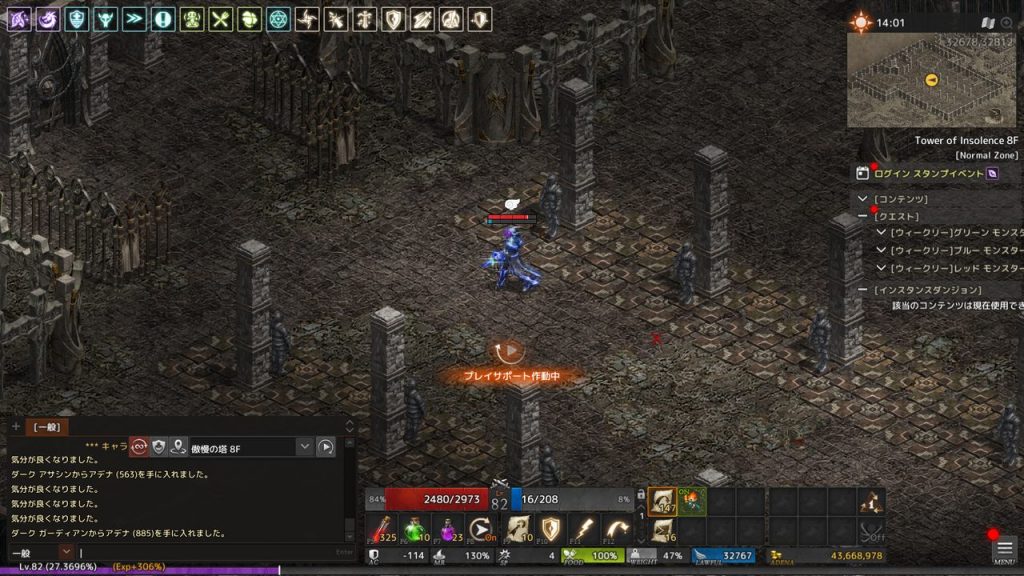Expand the [コンテンツ] section
This screenshot has height=576, width=1024.
click(863, 199)
